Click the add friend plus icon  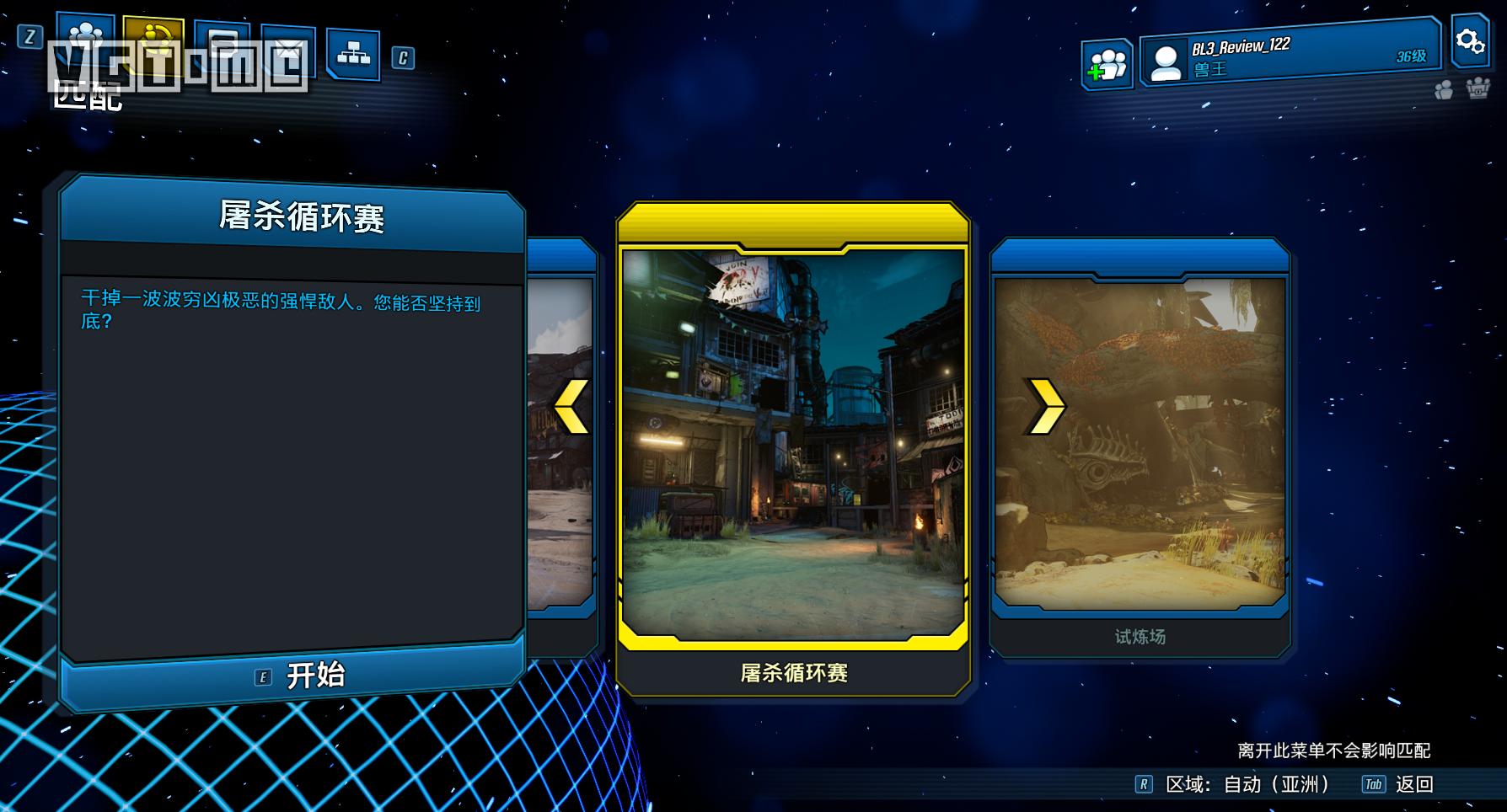1106,63
